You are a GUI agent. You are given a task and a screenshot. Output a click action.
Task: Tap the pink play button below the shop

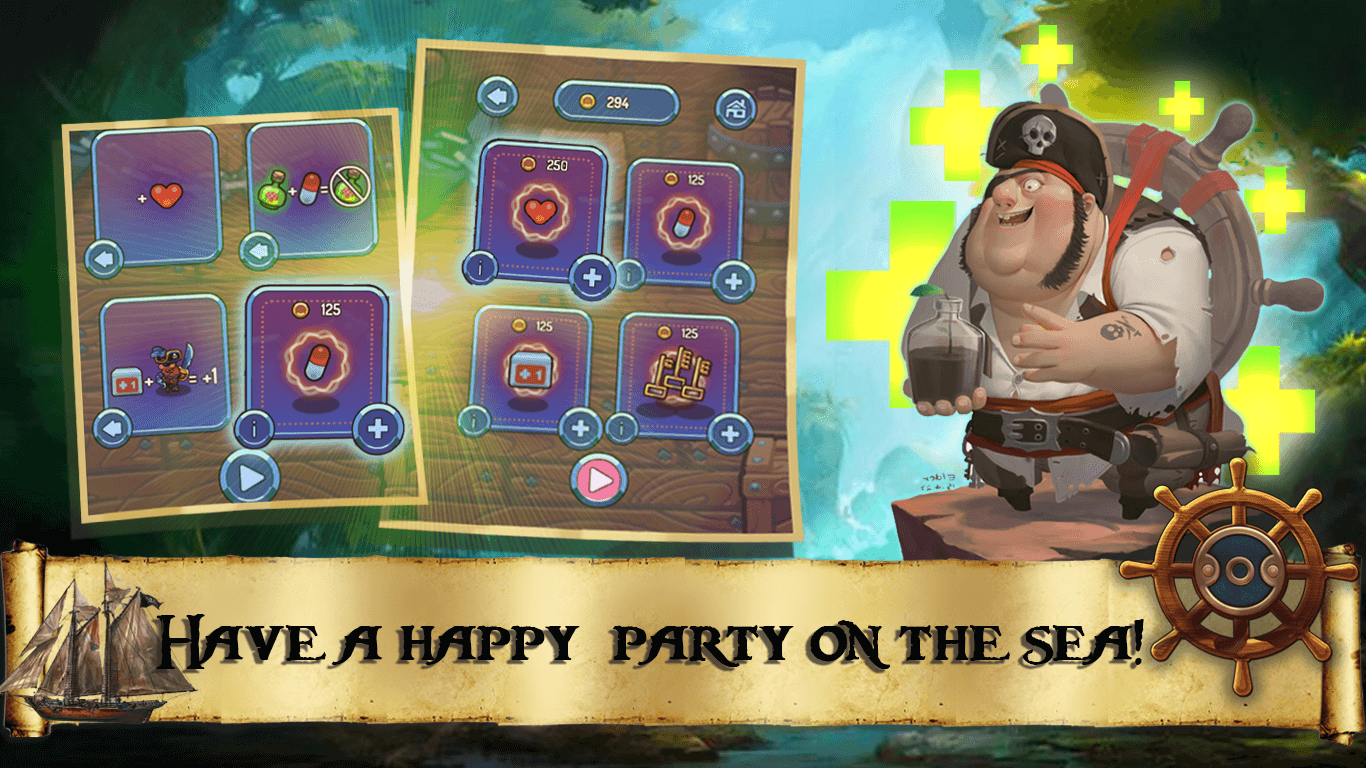pyautogui.click(x=601, y=479)
